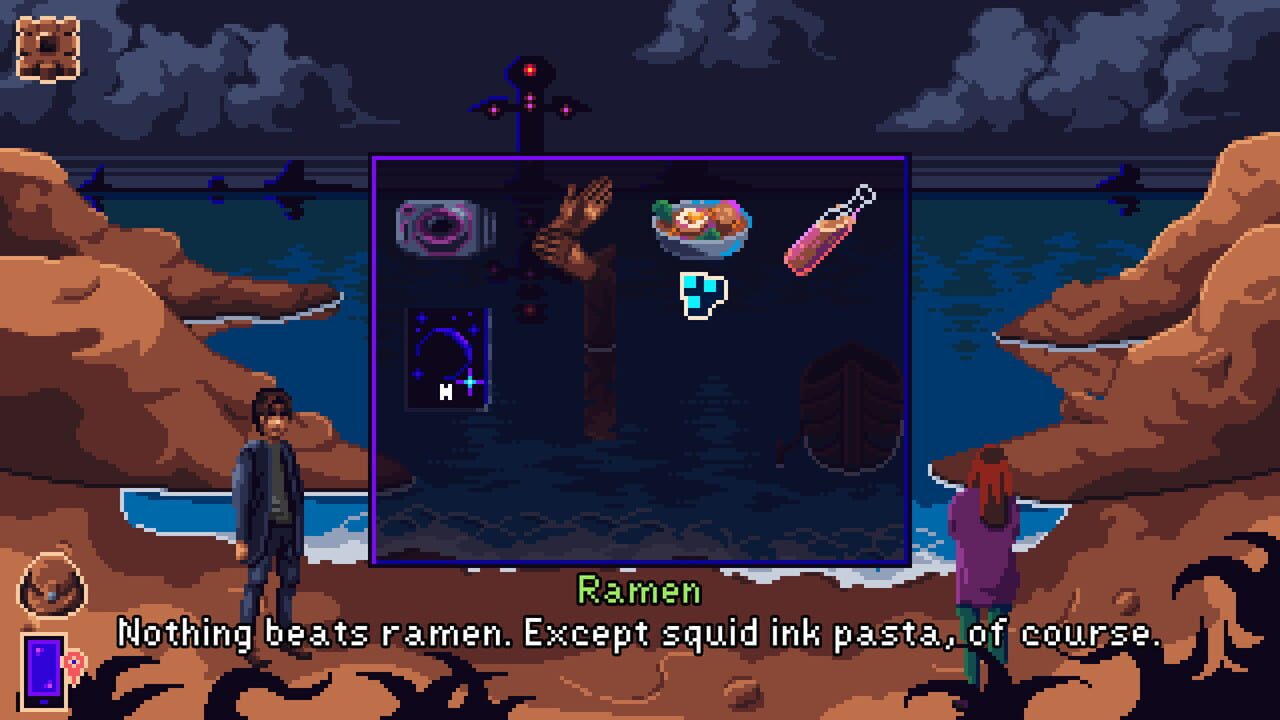This screenshot has width=1280, height=720.
Task: Select the camera item in the inventory
Action: [442, 226]
